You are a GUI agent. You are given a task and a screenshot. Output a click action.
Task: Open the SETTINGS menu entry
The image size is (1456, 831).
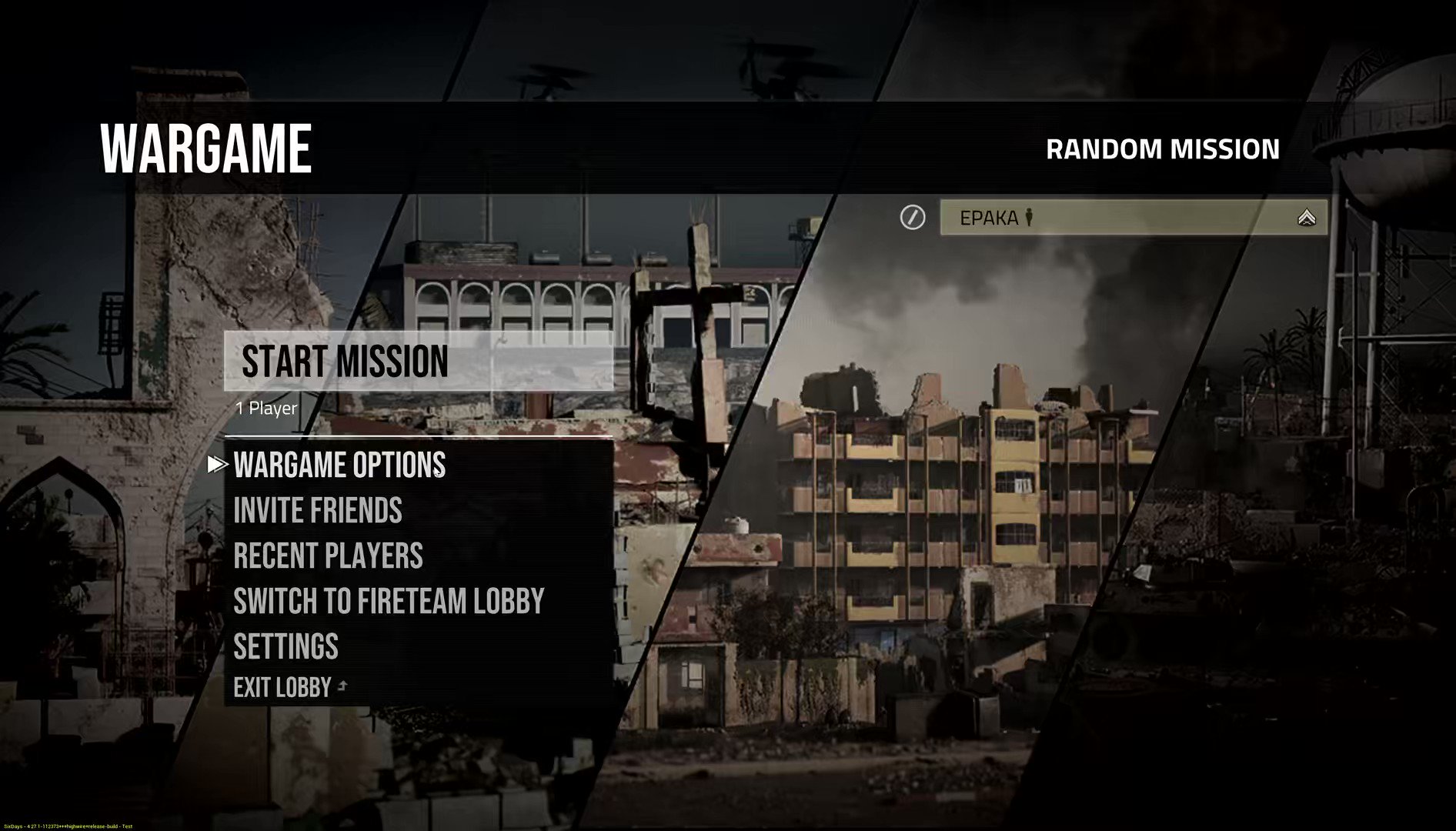(286, 647)
